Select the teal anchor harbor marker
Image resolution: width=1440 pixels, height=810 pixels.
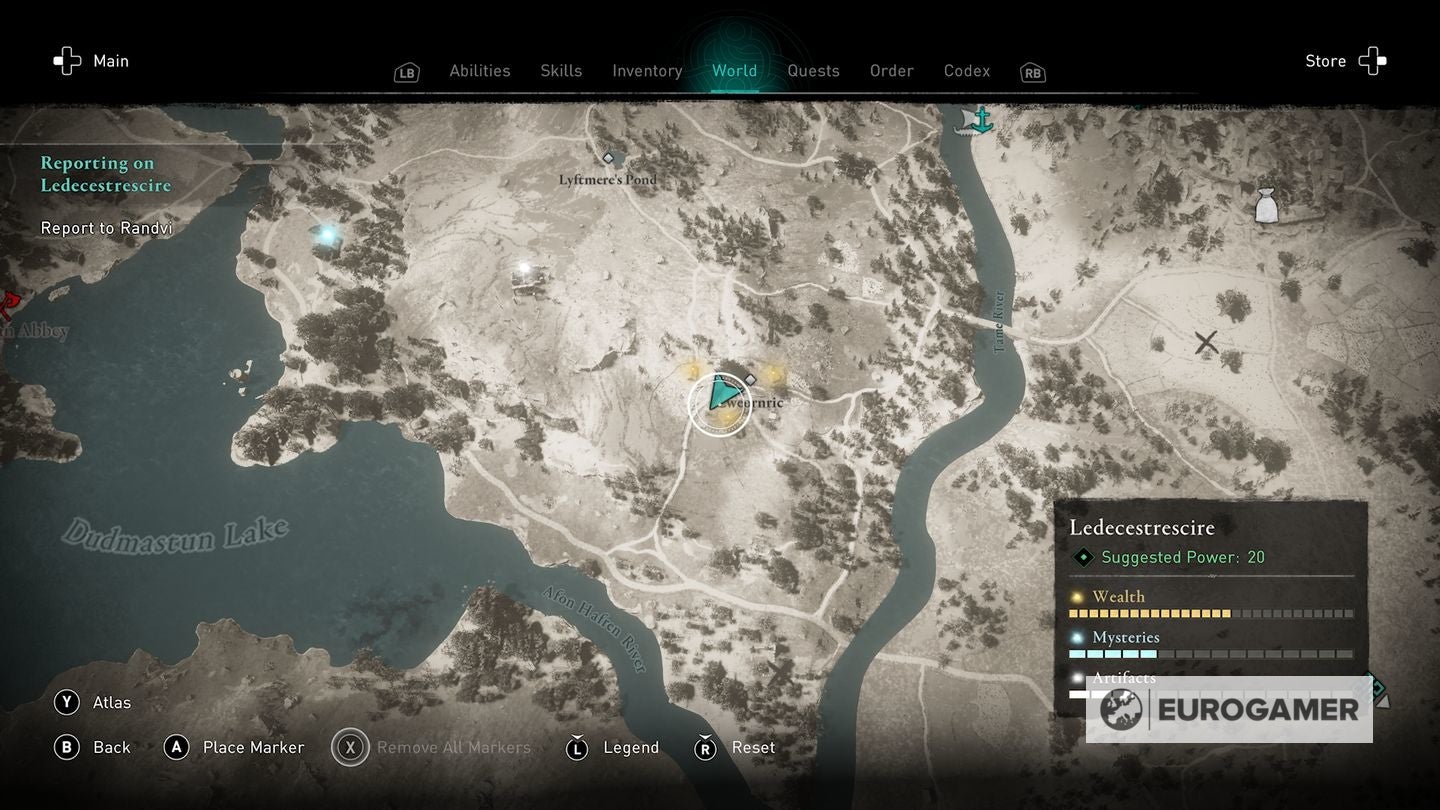tap(982, 120)
